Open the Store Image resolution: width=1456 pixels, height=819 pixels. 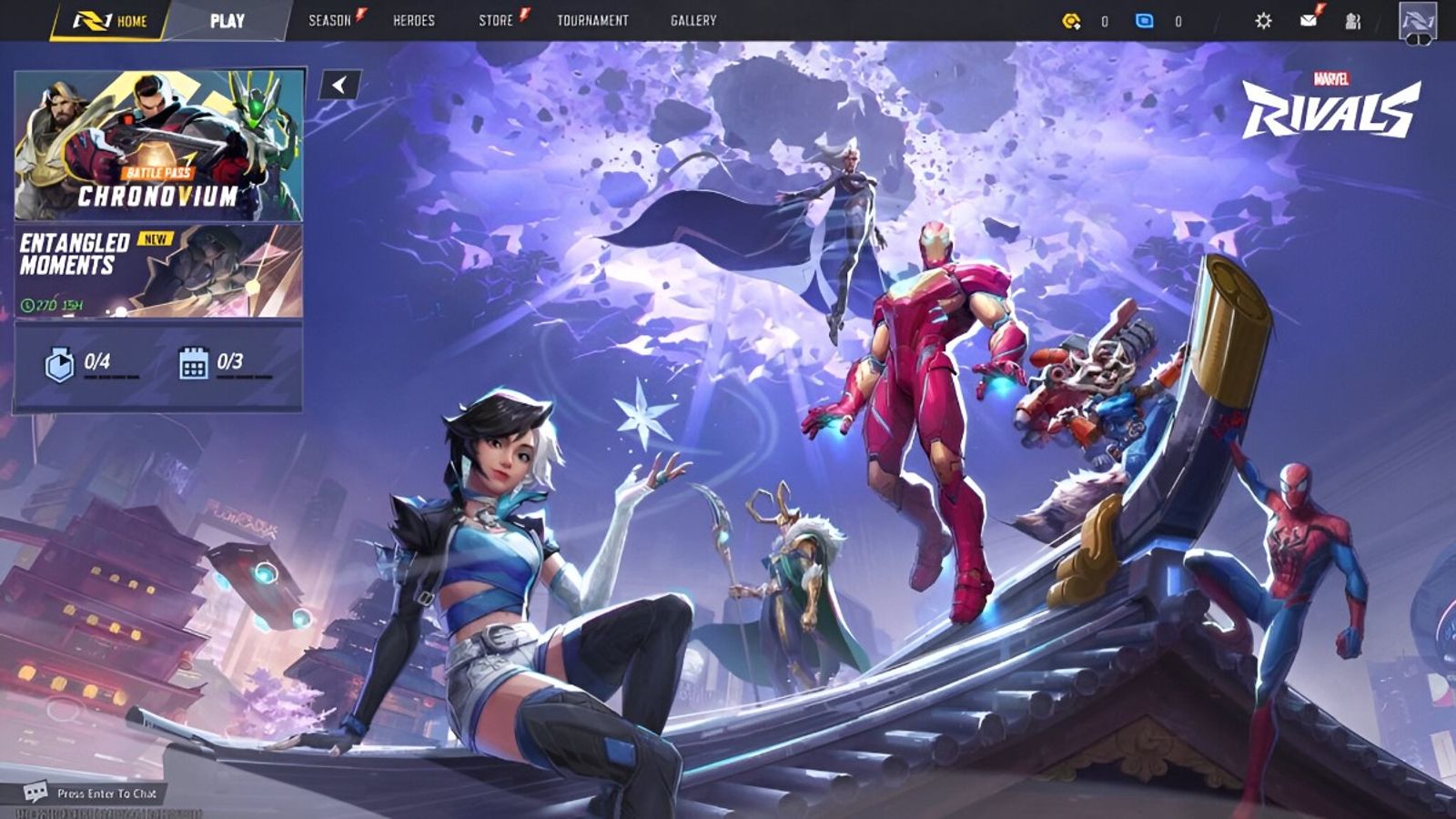pos(496,20)
